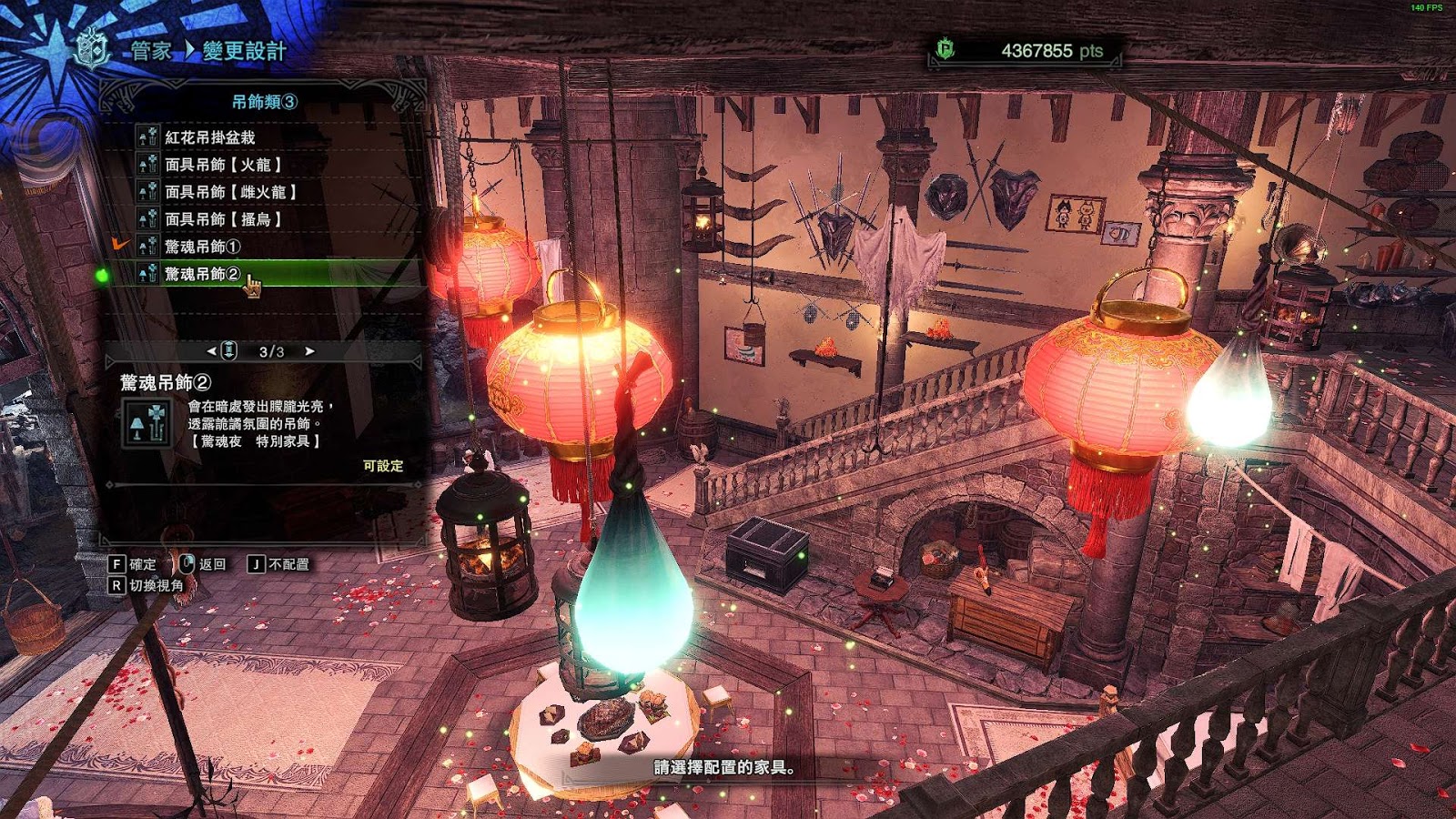1456x819 pixels.
Task: Select 紅花吊掛盆栽 from the furniture list
Action: click(210, 137)
